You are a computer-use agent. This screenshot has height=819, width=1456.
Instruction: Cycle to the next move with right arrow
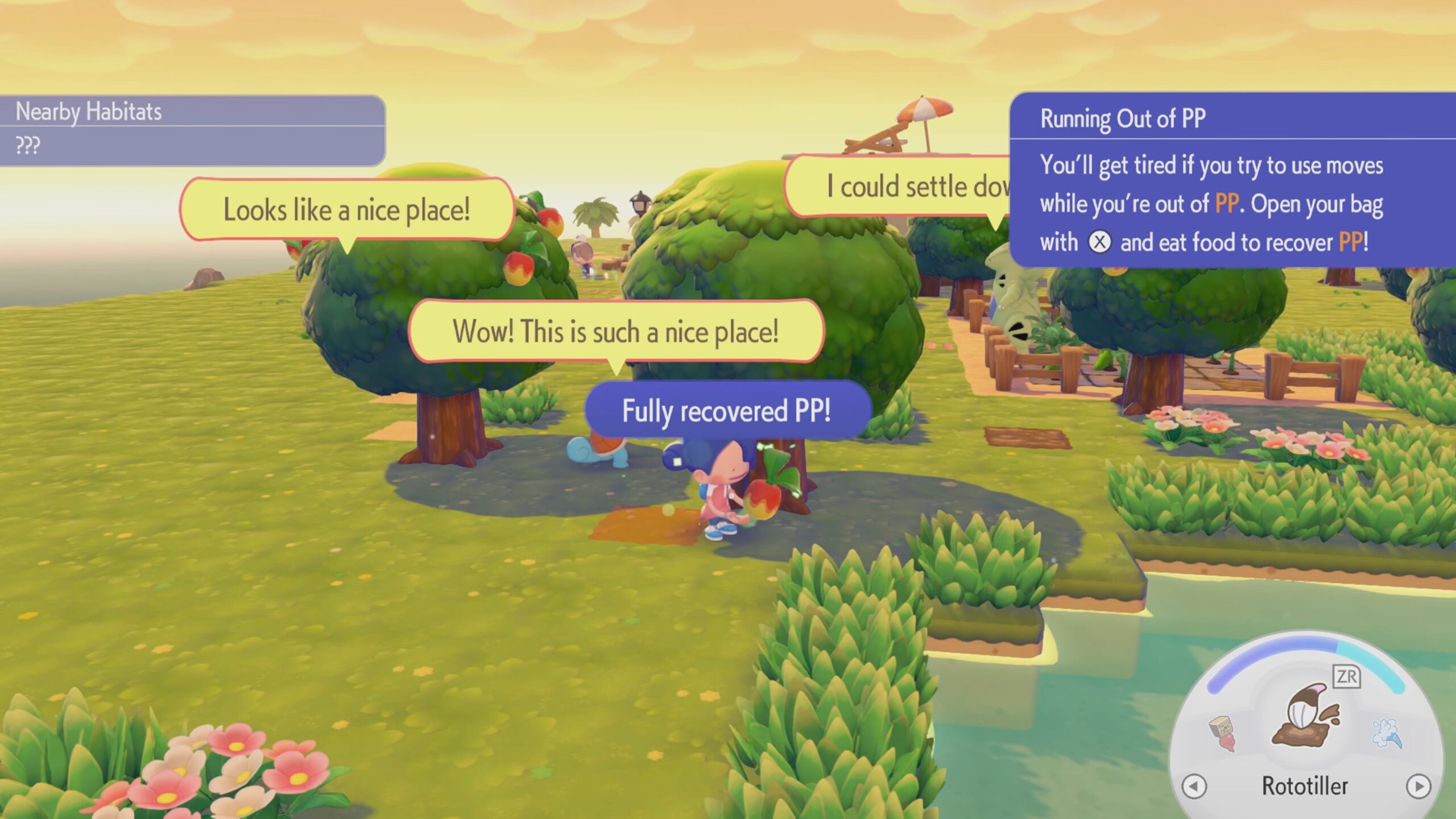pyautogui.click(x=1418, y=787)
